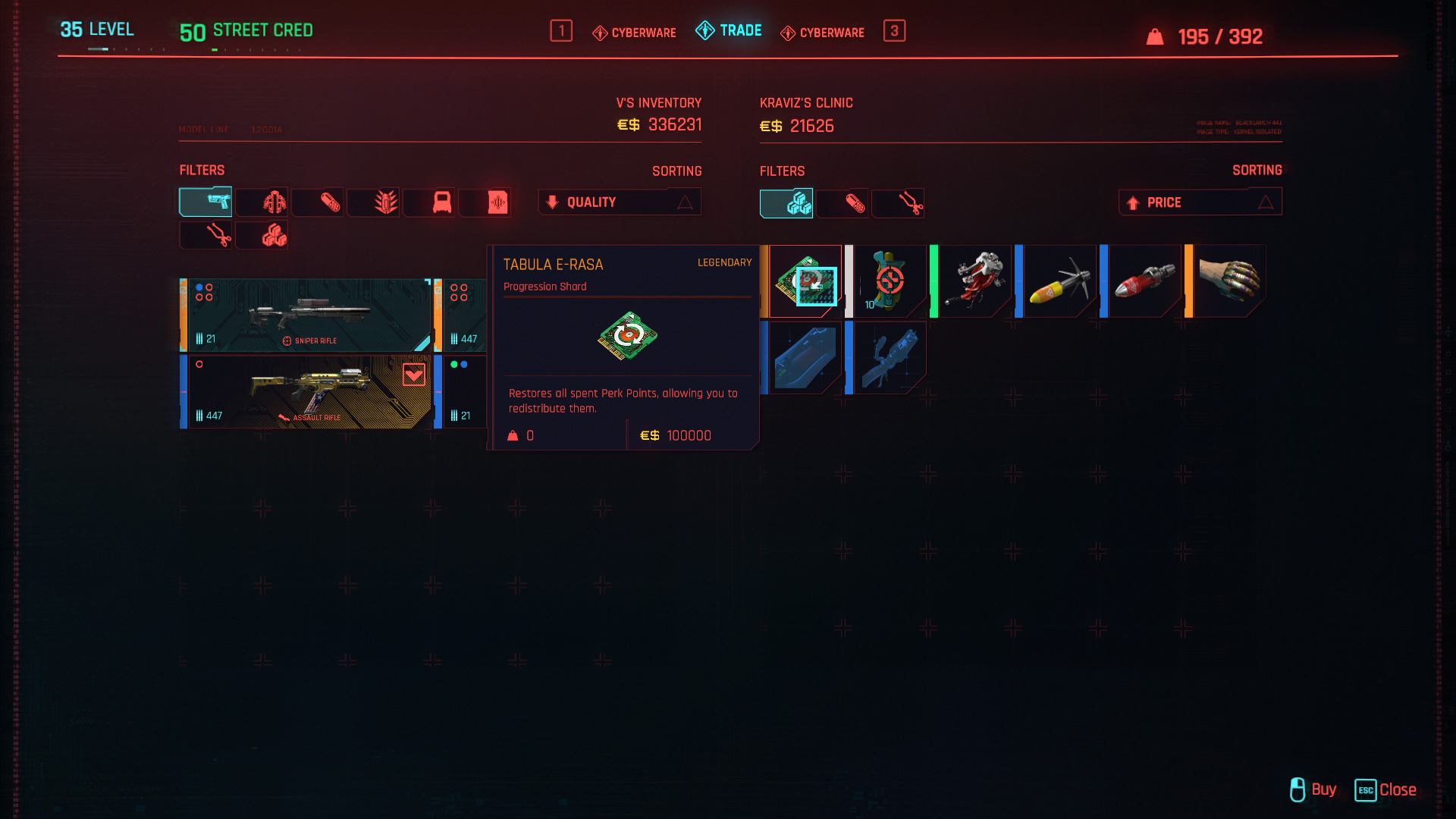
Task: Select the red and white robotic arm cyberware
Action: click(x=974, y=281)
